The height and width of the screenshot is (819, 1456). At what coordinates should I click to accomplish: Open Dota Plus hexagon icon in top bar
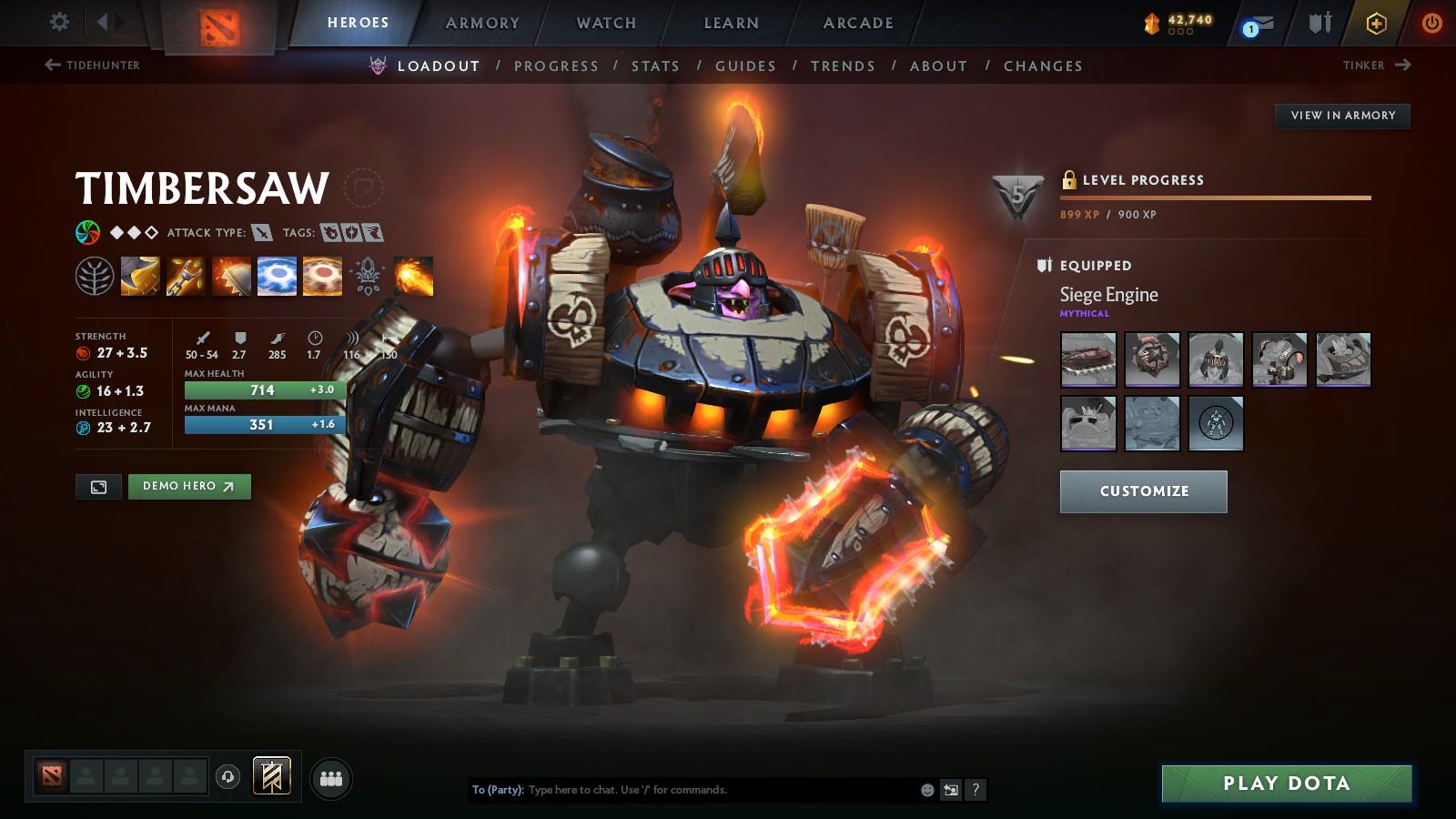[x=1377, y=23]
